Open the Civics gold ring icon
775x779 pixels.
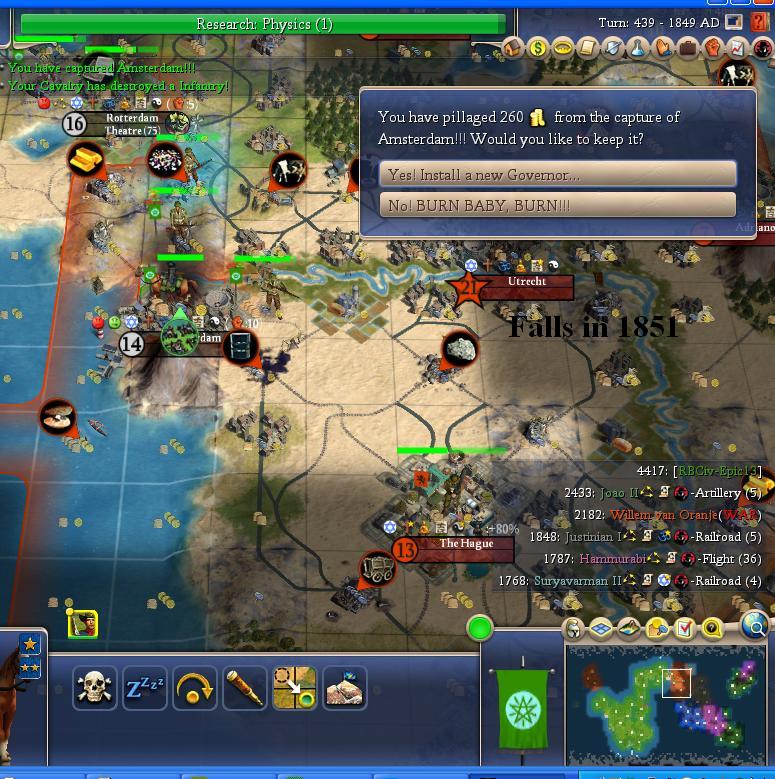563,47
